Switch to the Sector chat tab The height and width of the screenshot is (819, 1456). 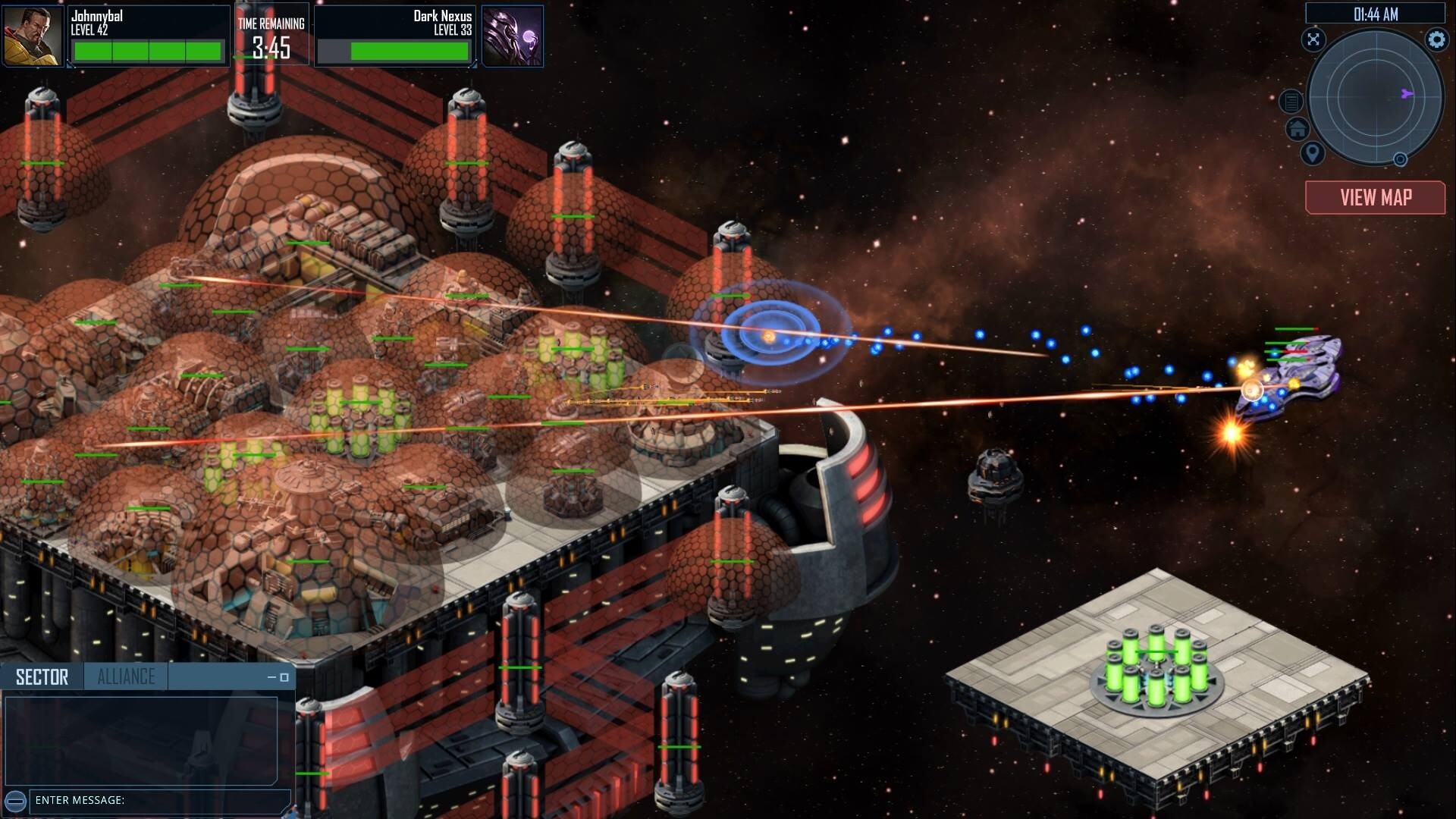(x=42, y=675)
